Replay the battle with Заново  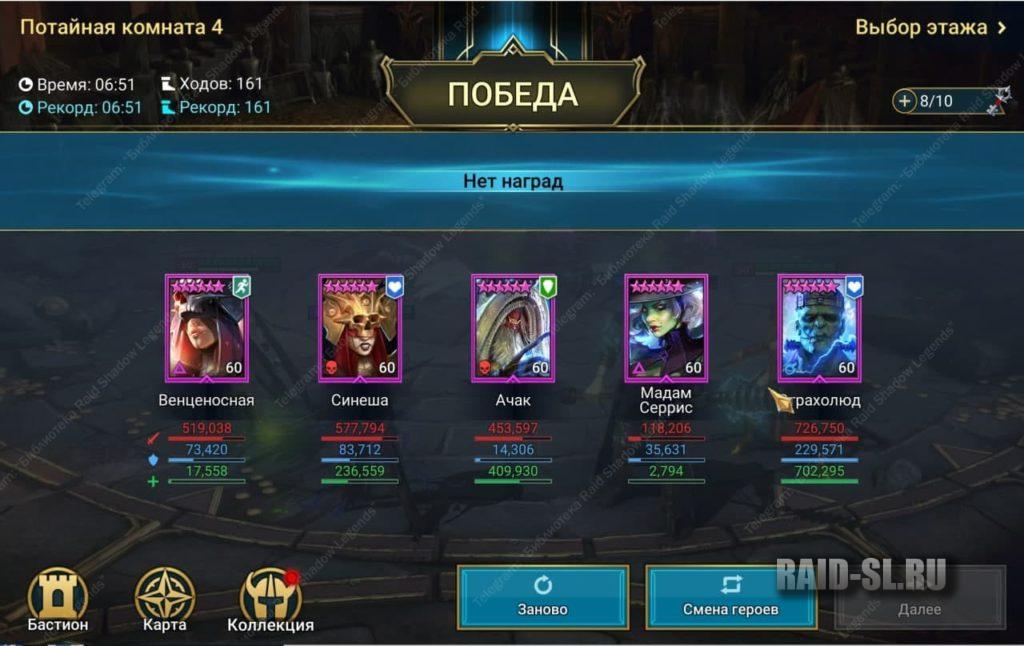[x=543, y=597]
